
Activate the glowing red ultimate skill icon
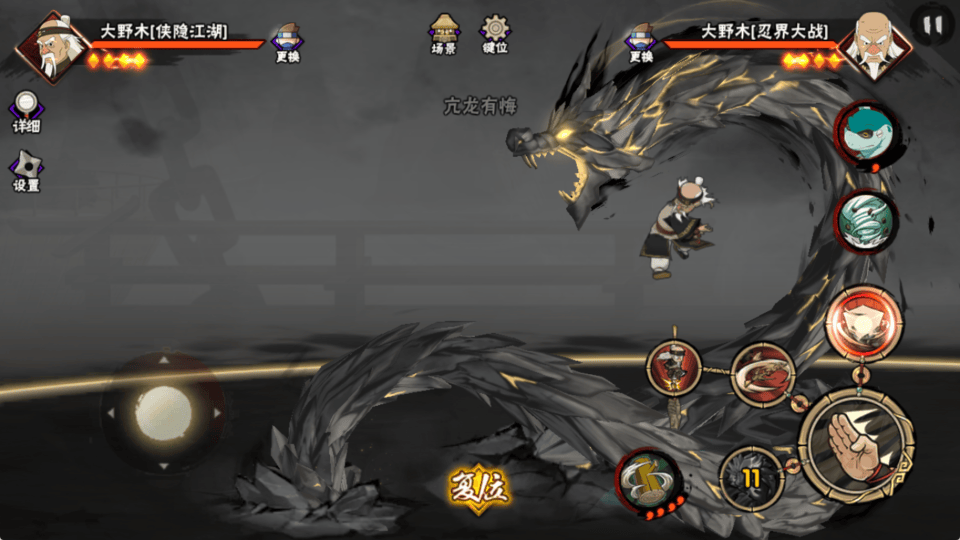click(864, 322)
